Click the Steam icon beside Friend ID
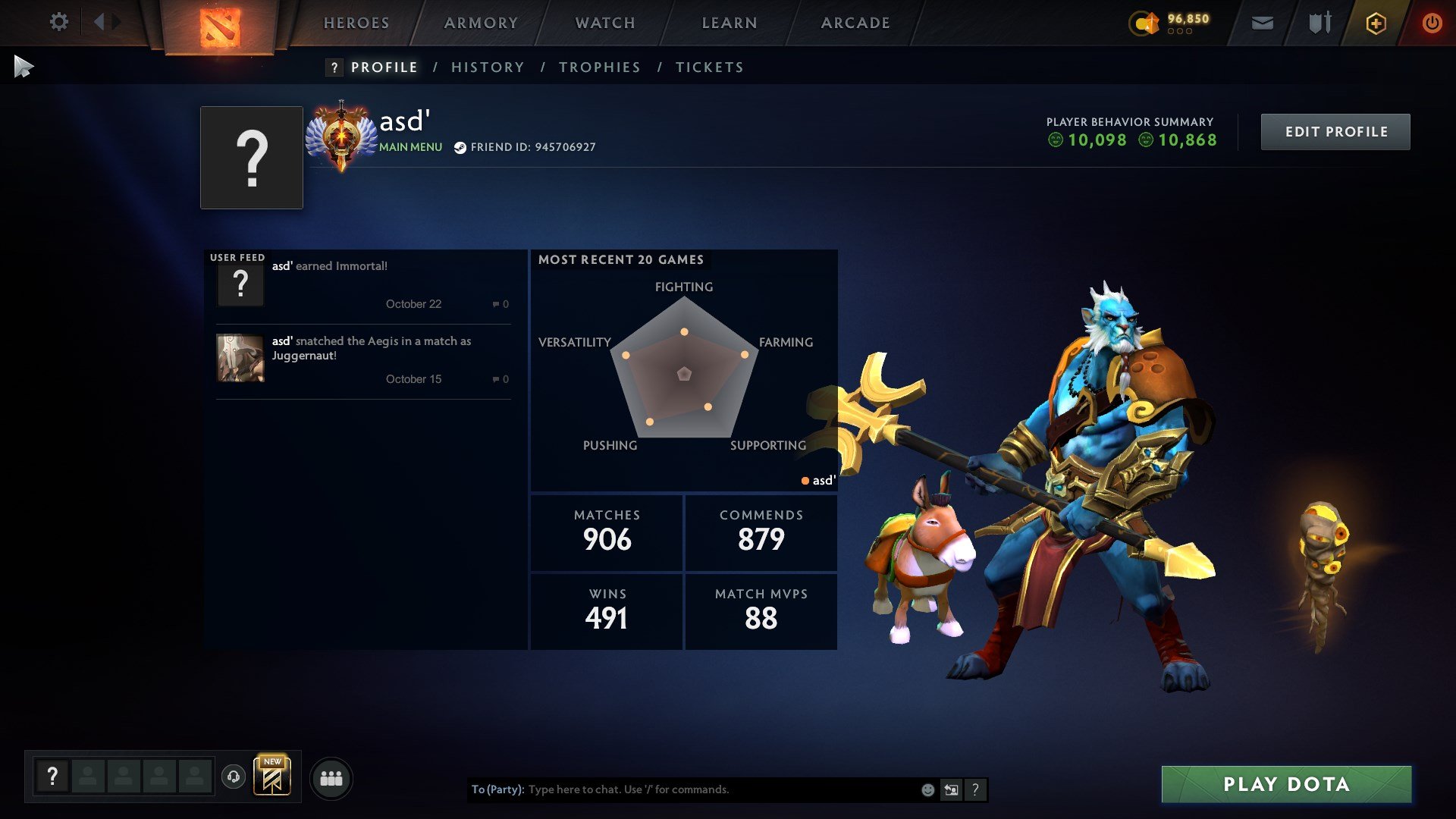Viewport: 1456px width, 819px height. 459,147
